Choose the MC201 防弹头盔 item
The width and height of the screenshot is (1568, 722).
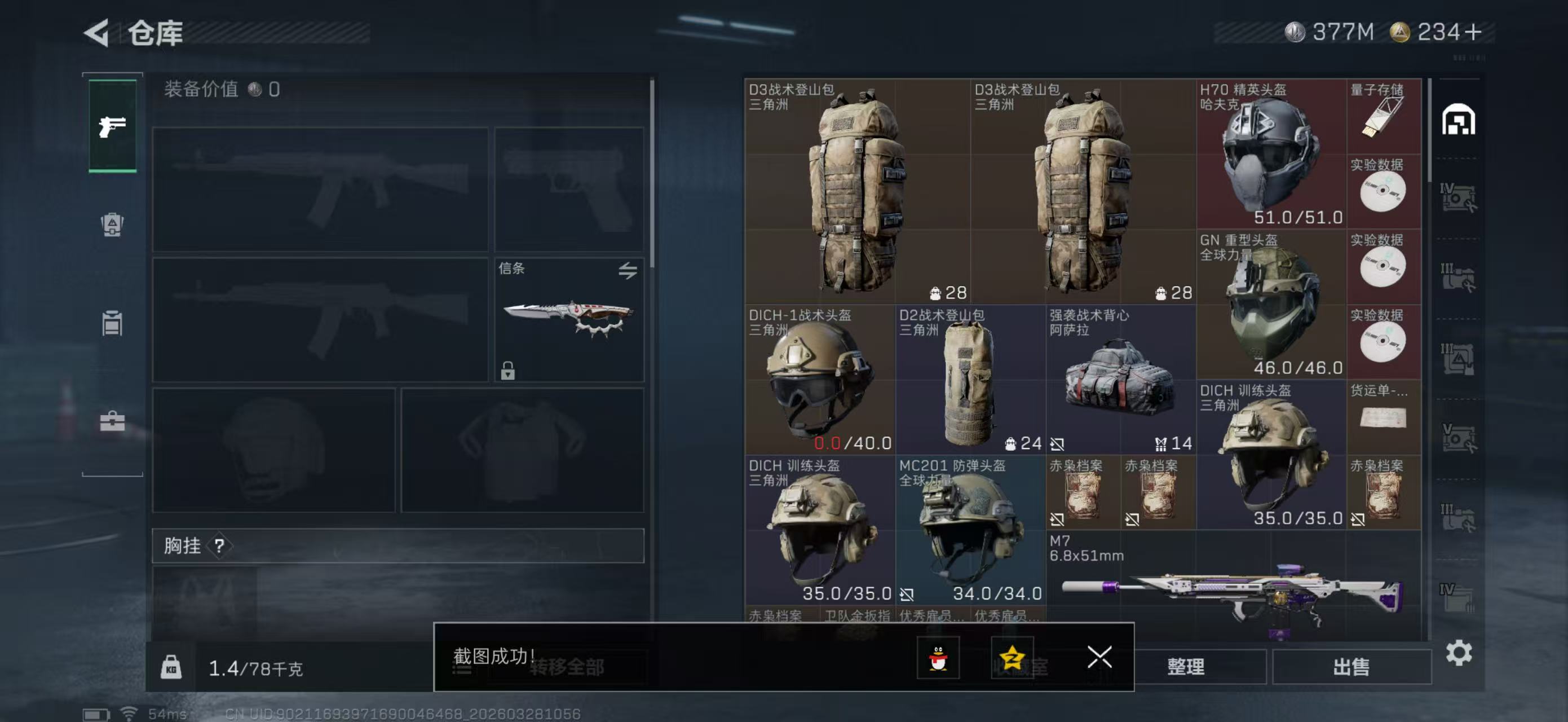click(970, 530)
